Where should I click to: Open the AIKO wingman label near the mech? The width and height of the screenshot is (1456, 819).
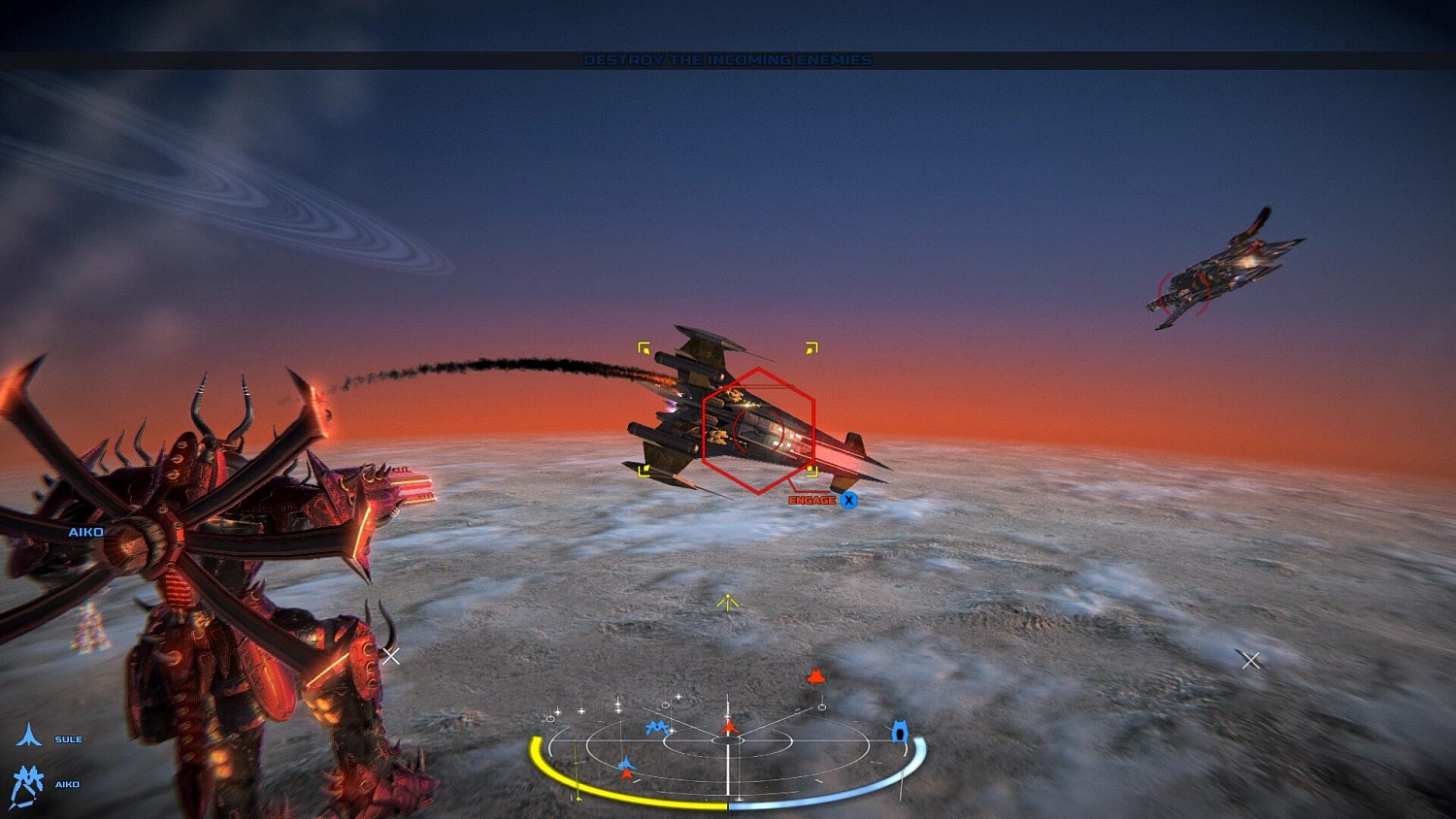click(85, 532)
